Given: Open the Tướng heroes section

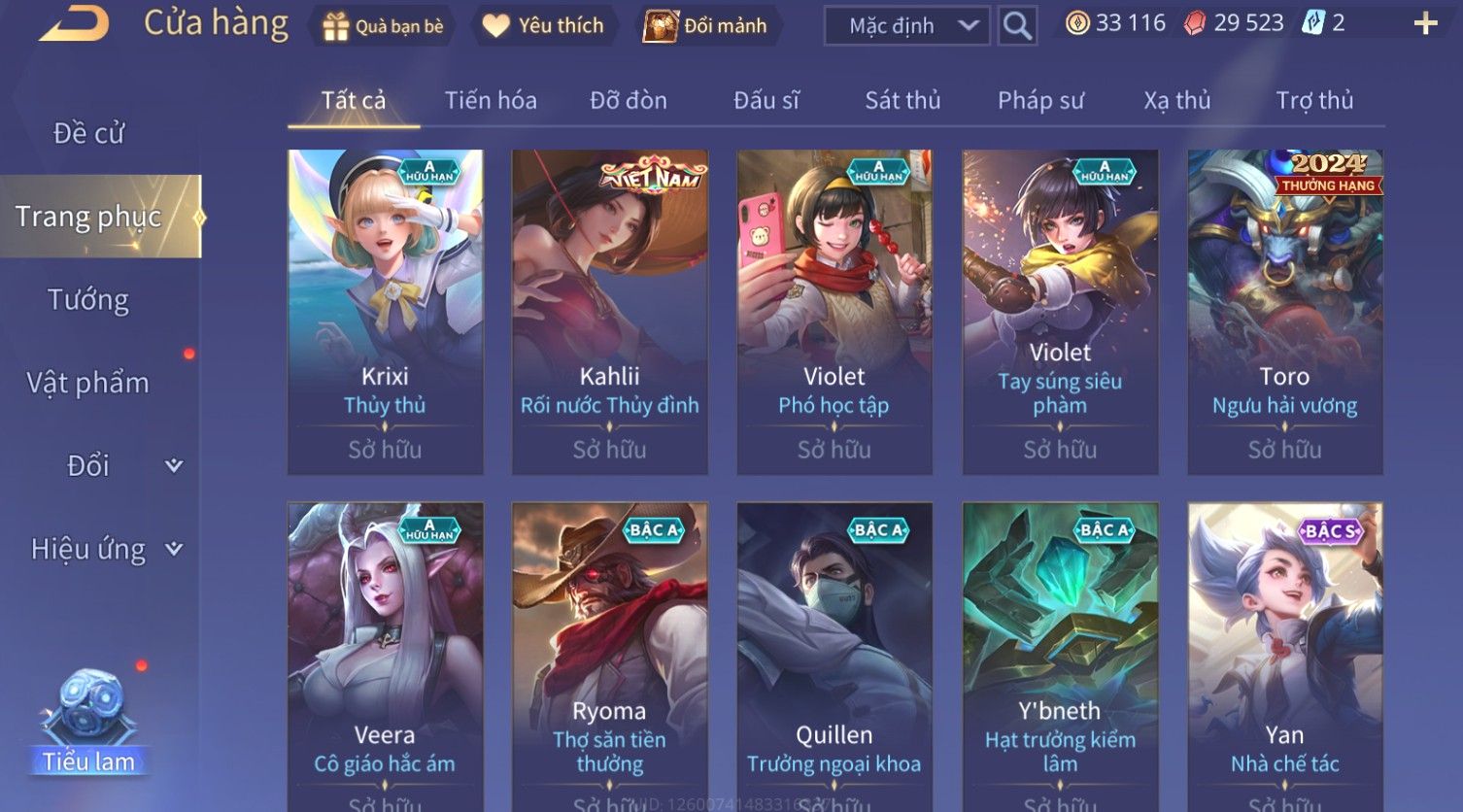Looking at the screenshot, I should pyautogui.click(x=88, y=300).
